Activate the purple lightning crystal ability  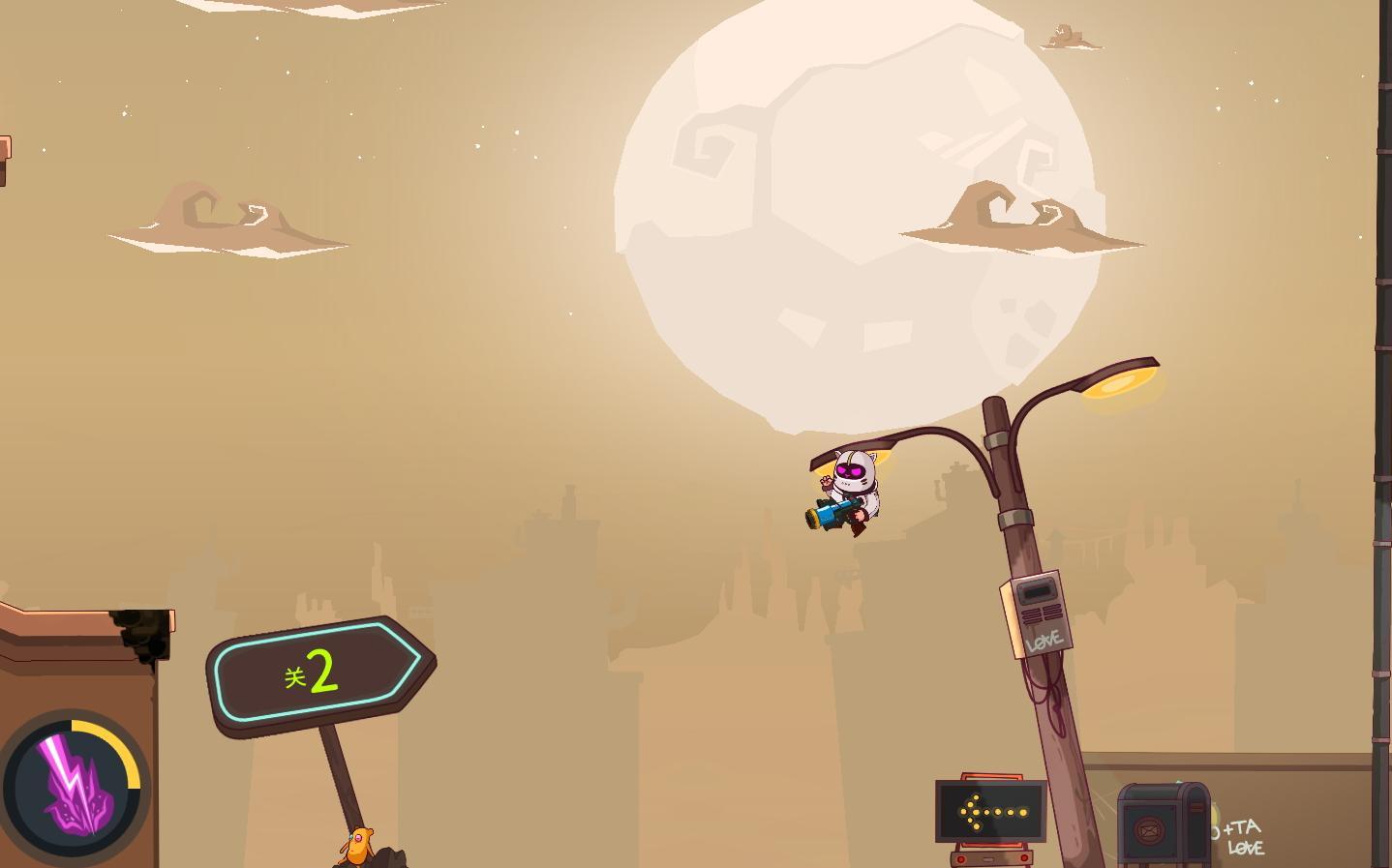click(x=73, y=786)
